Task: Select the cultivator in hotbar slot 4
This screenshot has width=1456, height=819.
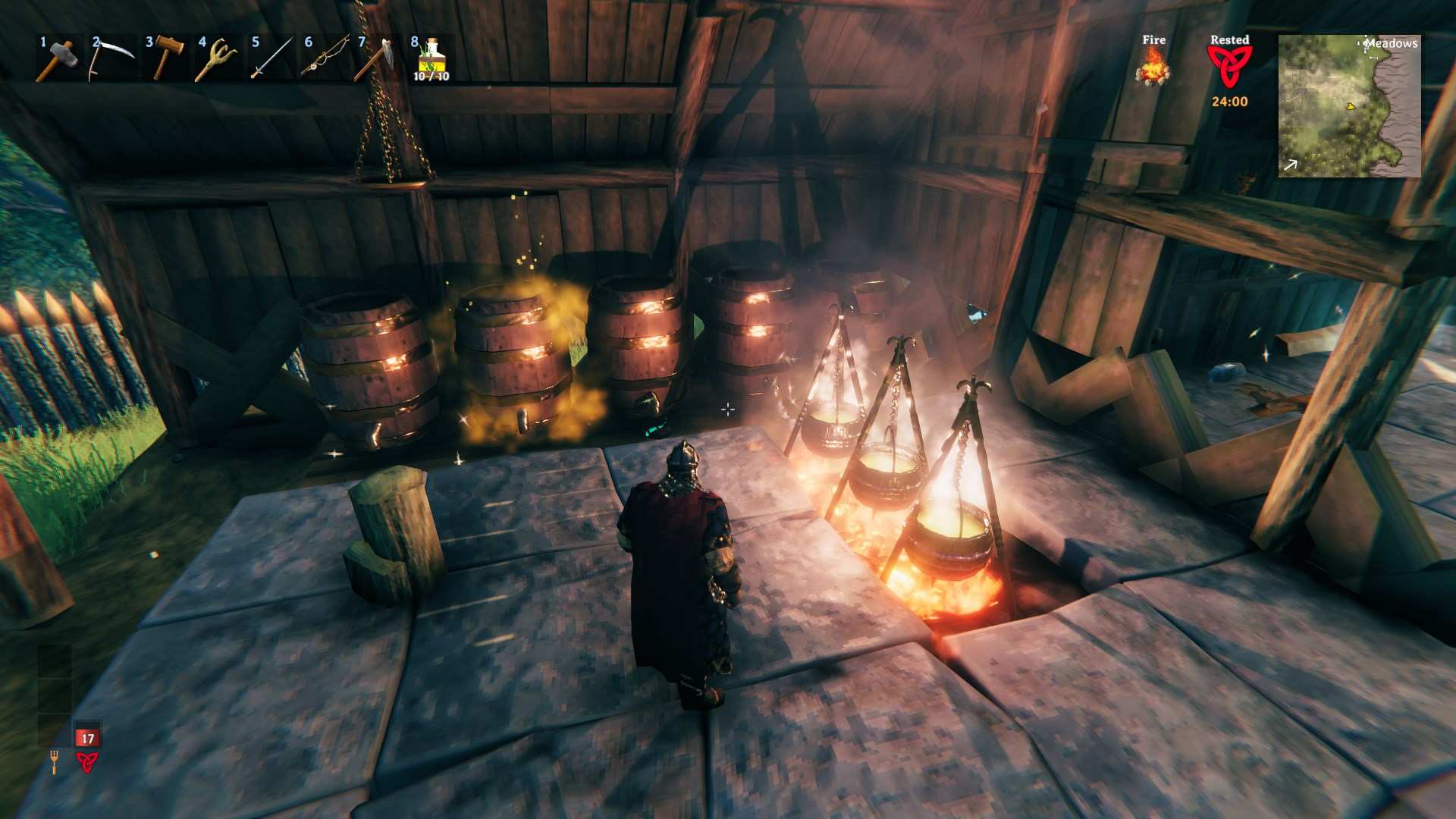Action: [217, 58]
